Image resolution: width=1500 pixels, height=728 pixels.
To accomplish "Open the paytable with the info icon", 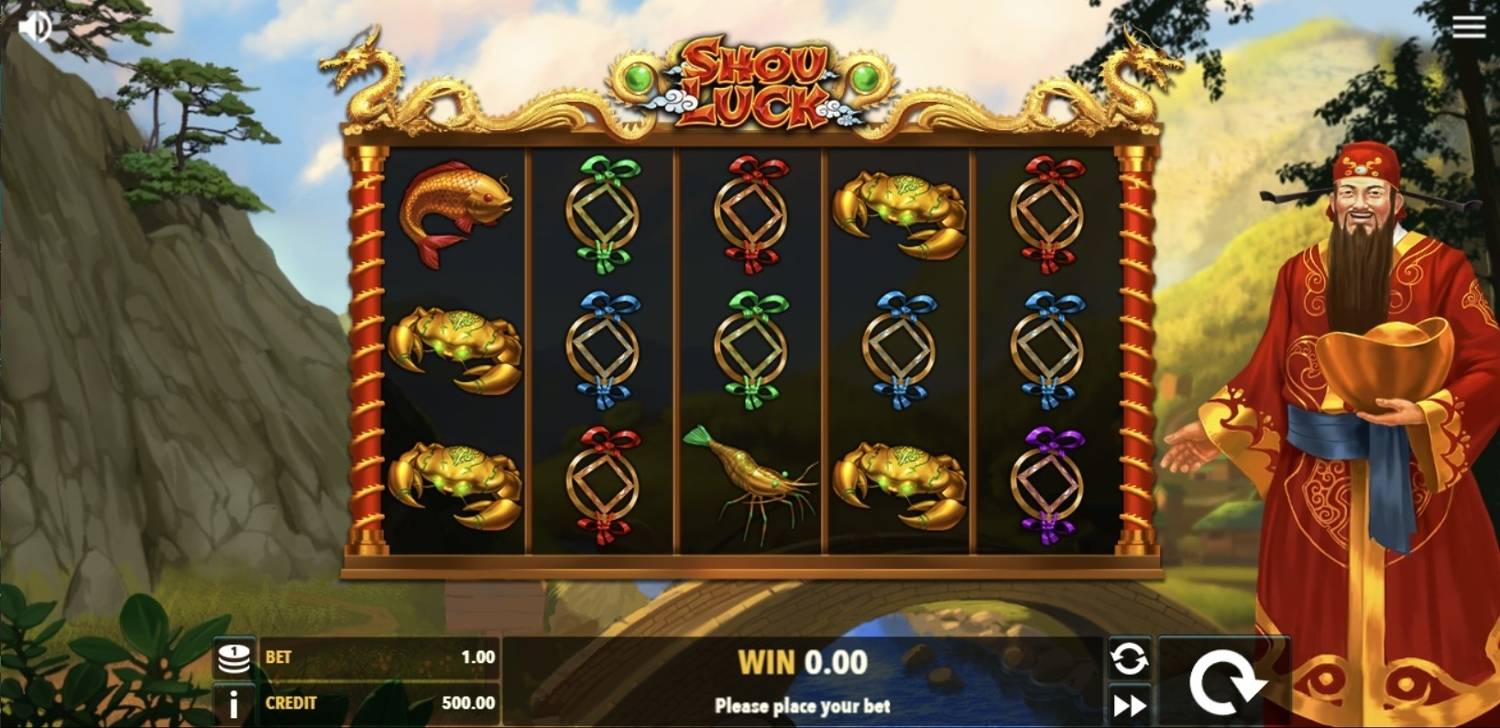I will point(233,704).
